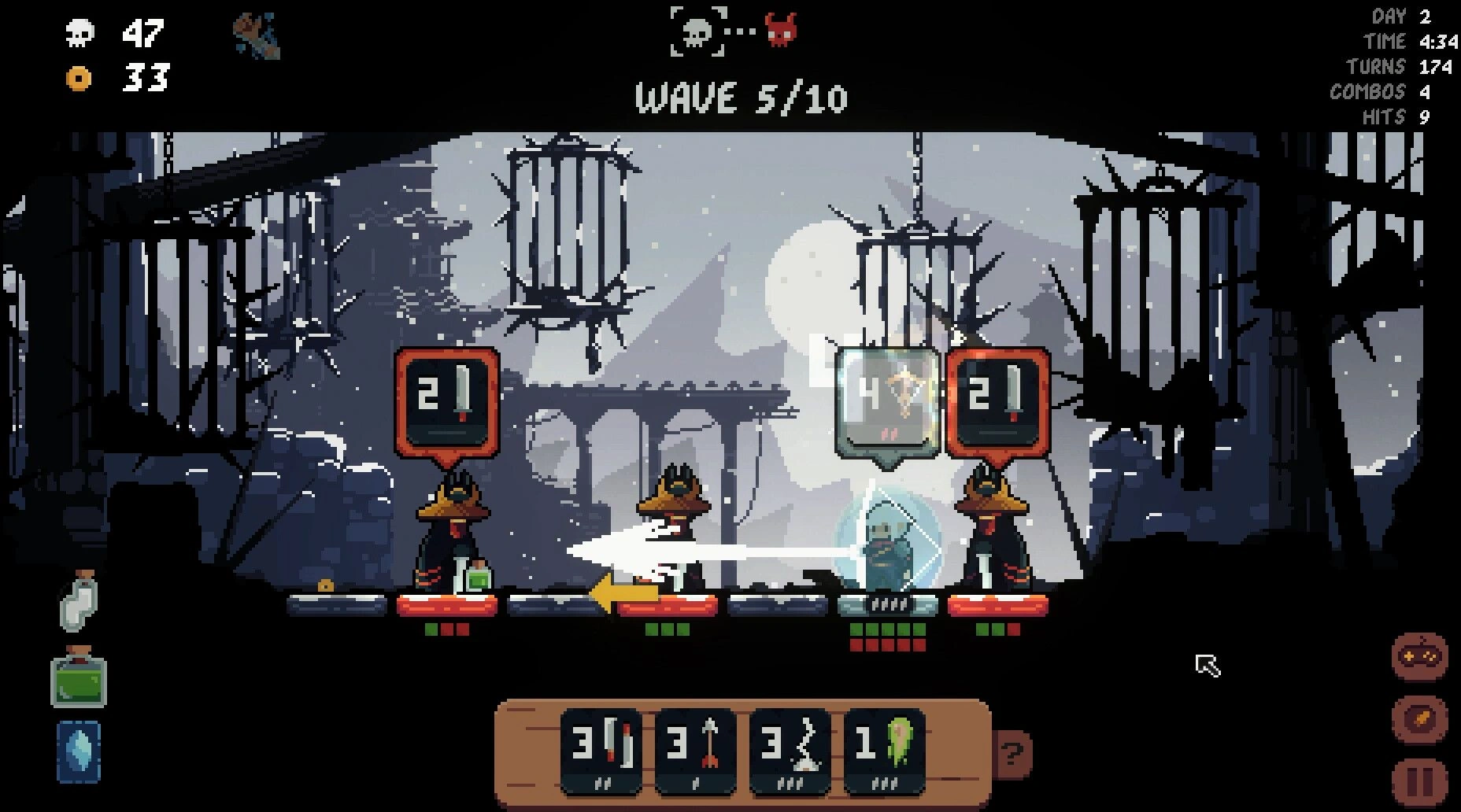
Task: Activate the blue crystal card
Action: [79, 751]
